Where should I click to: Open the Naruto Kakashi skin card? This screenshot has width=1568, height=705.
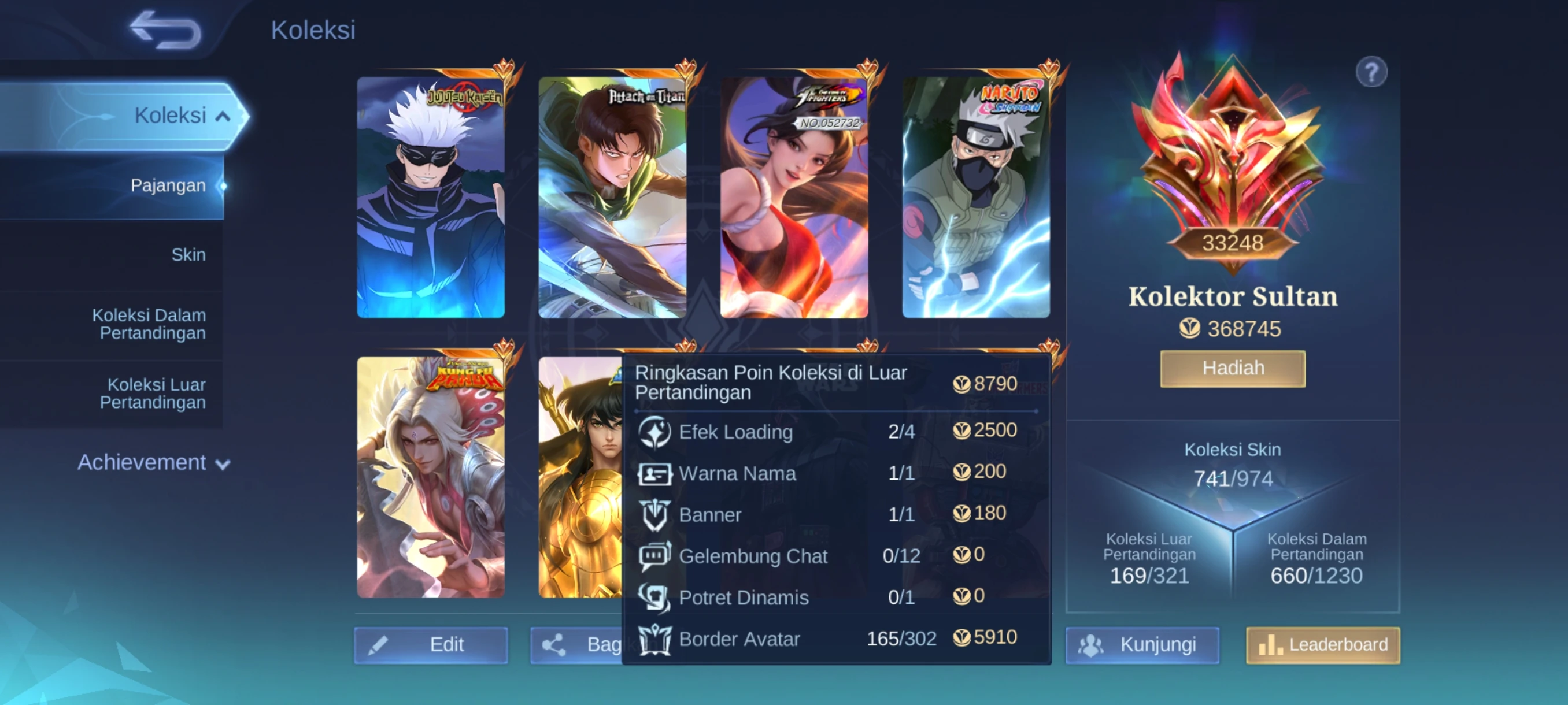tap(975, 197)
